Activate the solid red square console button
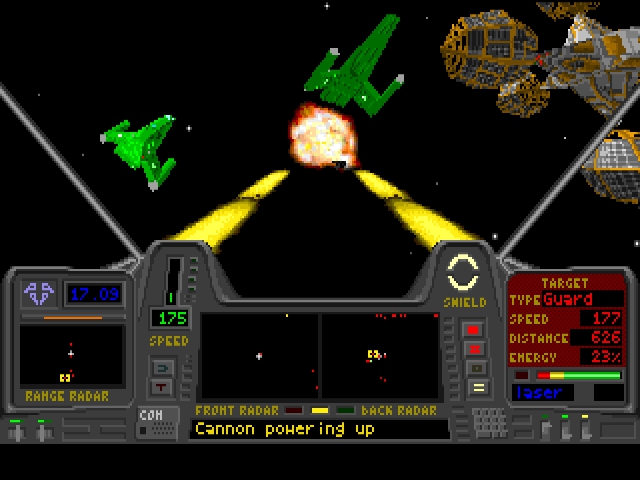 pyautogui.click(x=474, y=329)
